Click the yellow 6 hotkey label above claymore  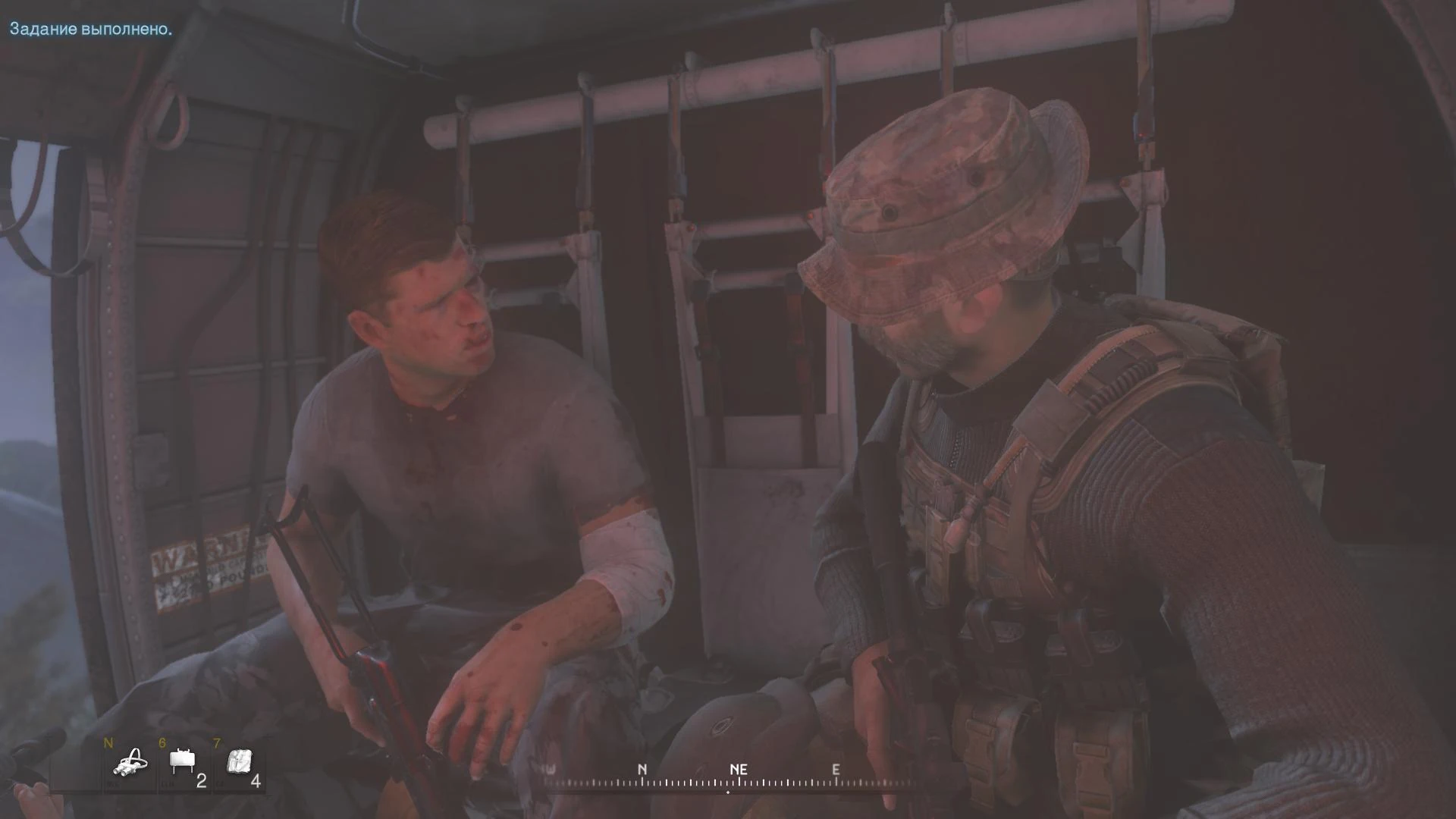click(x=162, y=741)
